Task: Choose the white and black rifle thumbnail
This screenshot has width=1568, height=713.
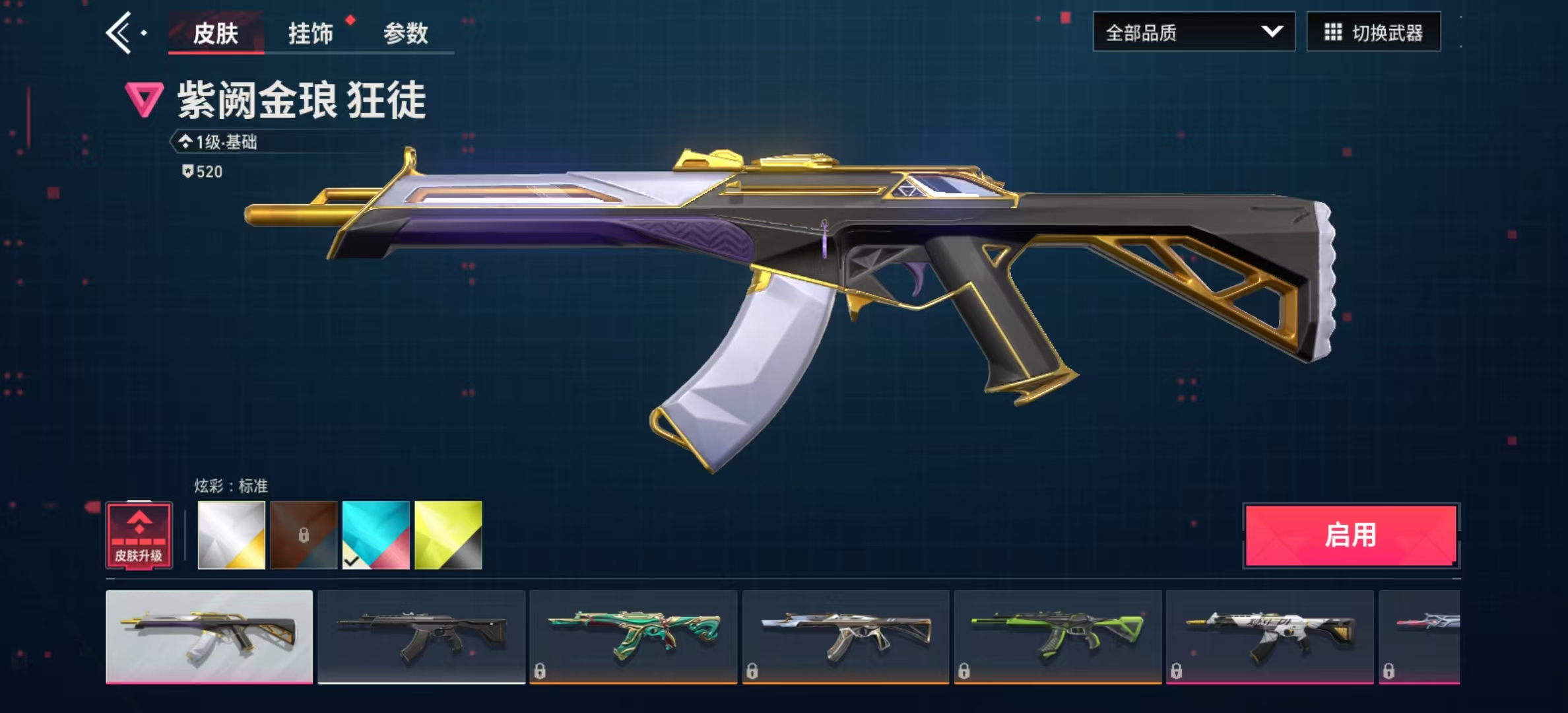Action: coord(1270,636)
